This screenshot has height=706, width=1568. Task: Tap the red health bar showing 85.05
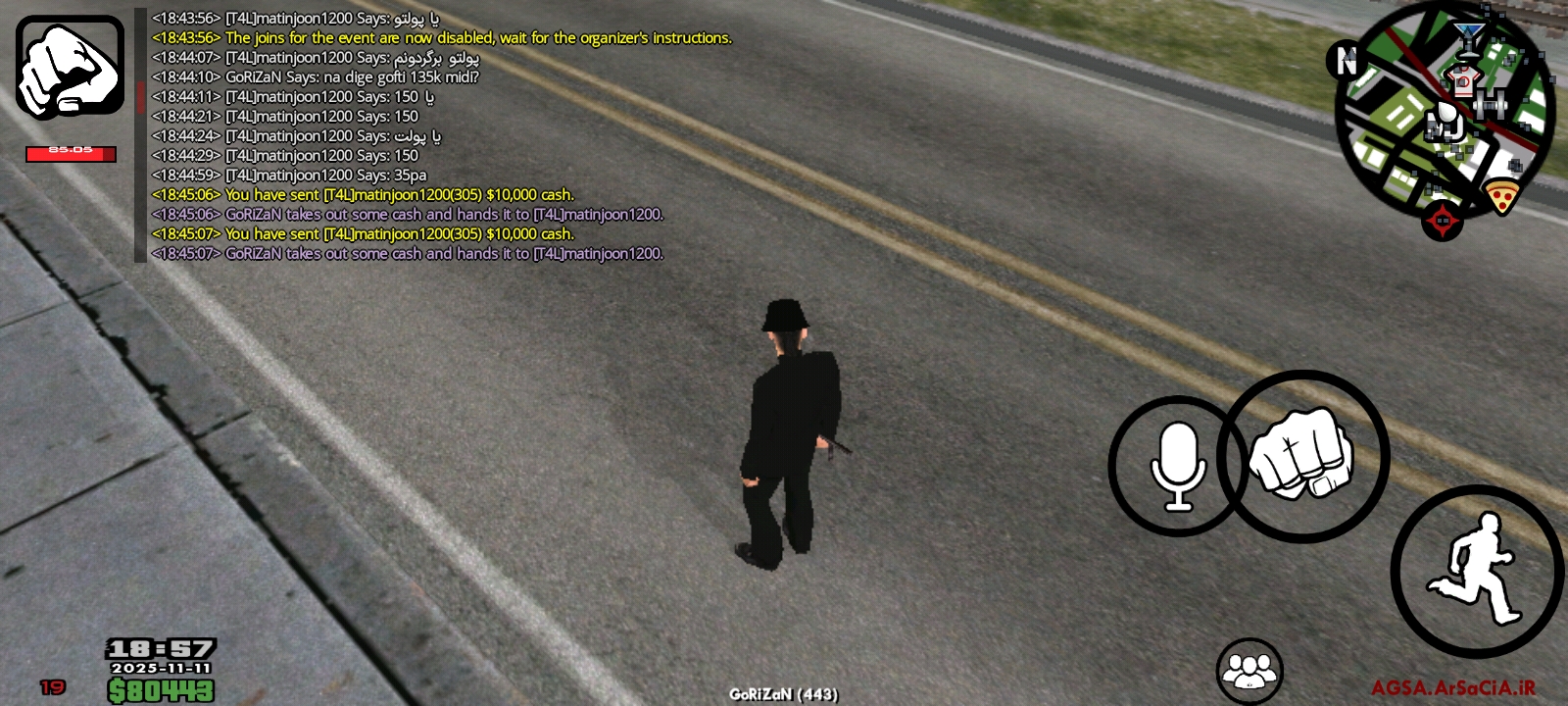pyautogui.click(x=69, y=154)
